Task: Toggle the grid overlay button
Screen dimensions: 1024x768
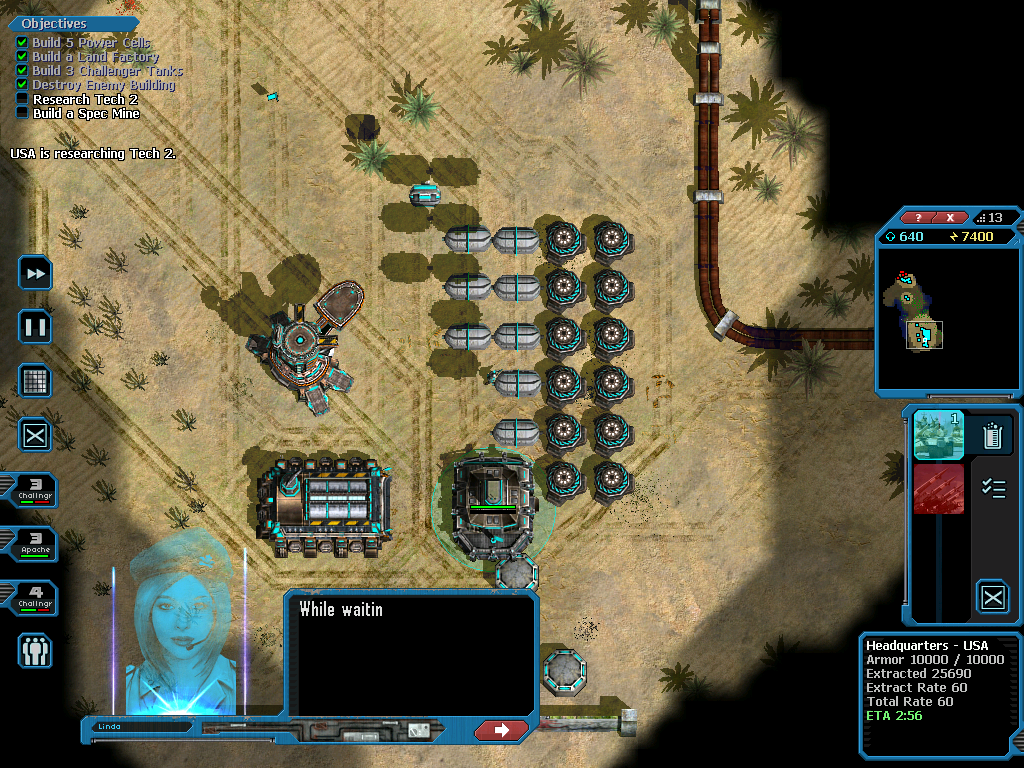Action: pos(35,381)
